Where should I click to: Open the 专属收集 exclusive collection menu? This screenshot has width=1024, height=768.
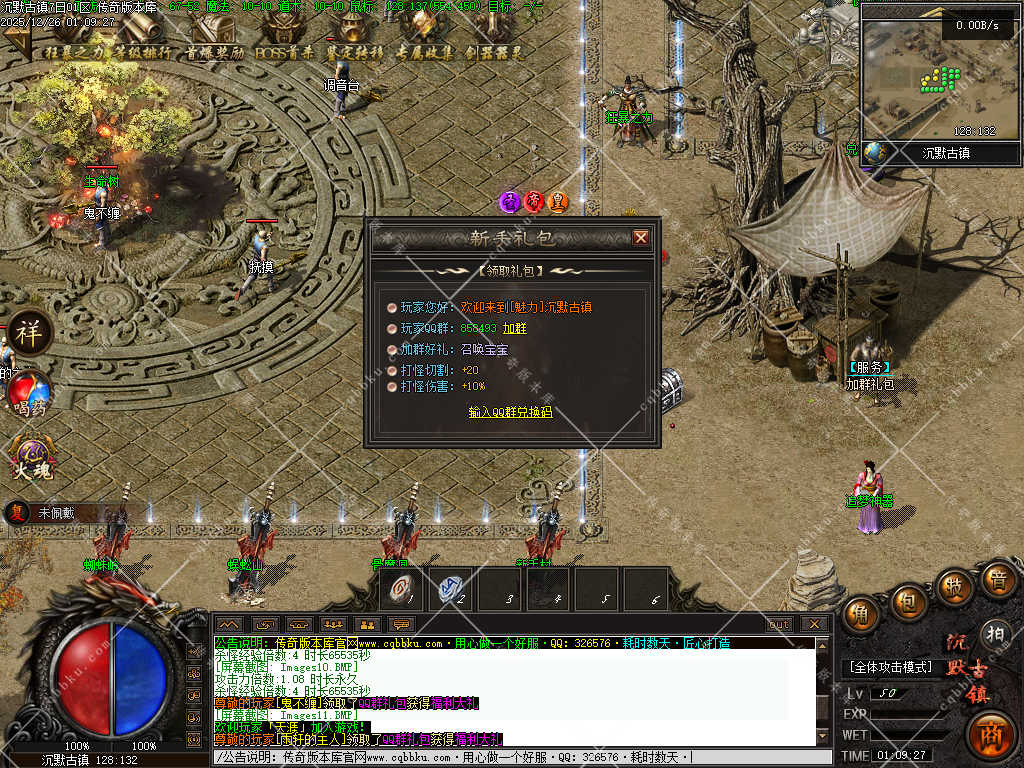[x=425, y=40]
